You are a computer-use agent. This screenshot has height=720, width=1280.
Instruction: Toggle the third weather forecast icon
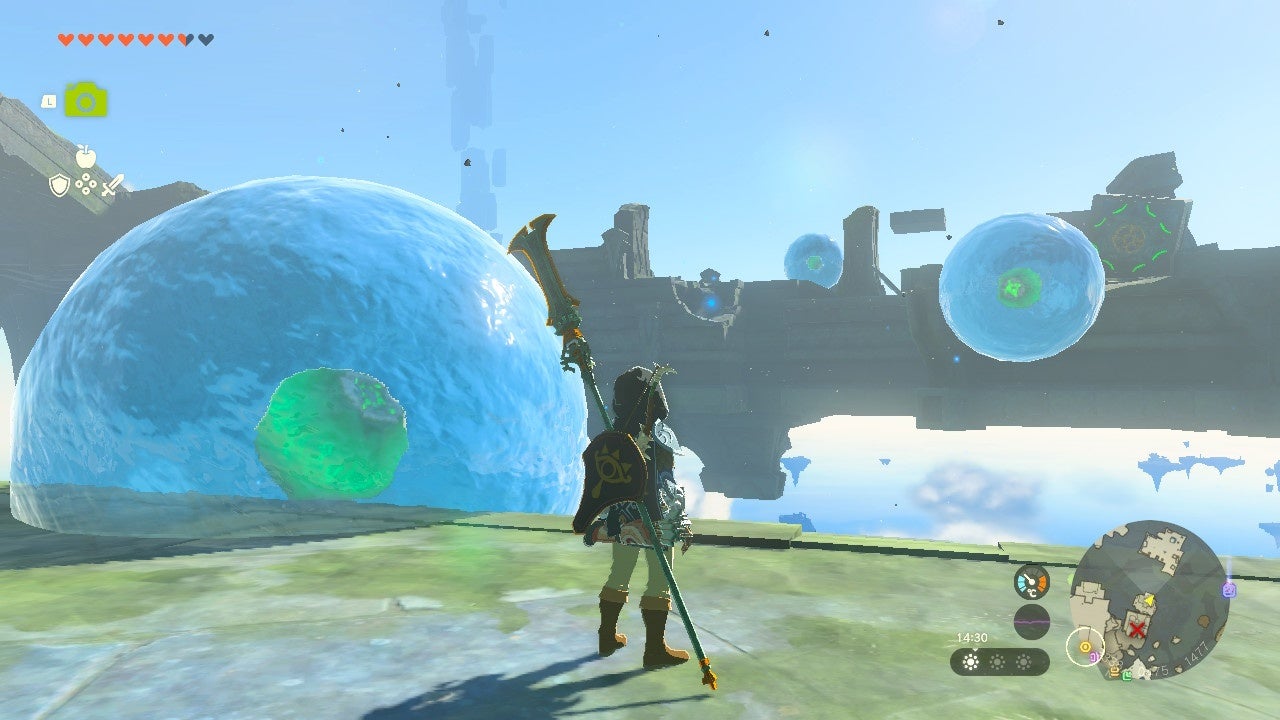pyautogui.click(x=1023, y=662)
